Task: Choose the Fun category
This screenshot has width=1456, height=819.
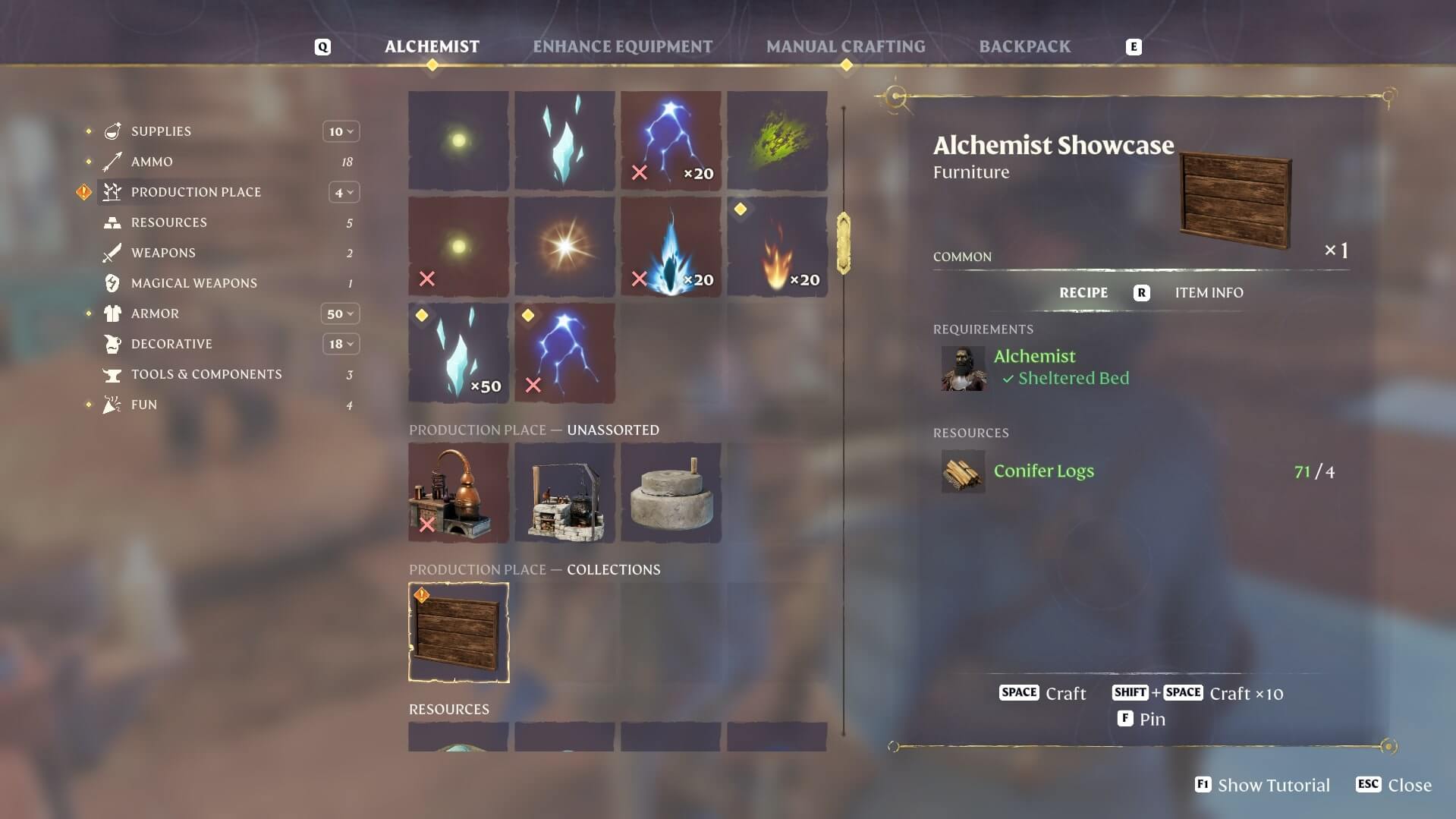Action: (x=144, y=405)
